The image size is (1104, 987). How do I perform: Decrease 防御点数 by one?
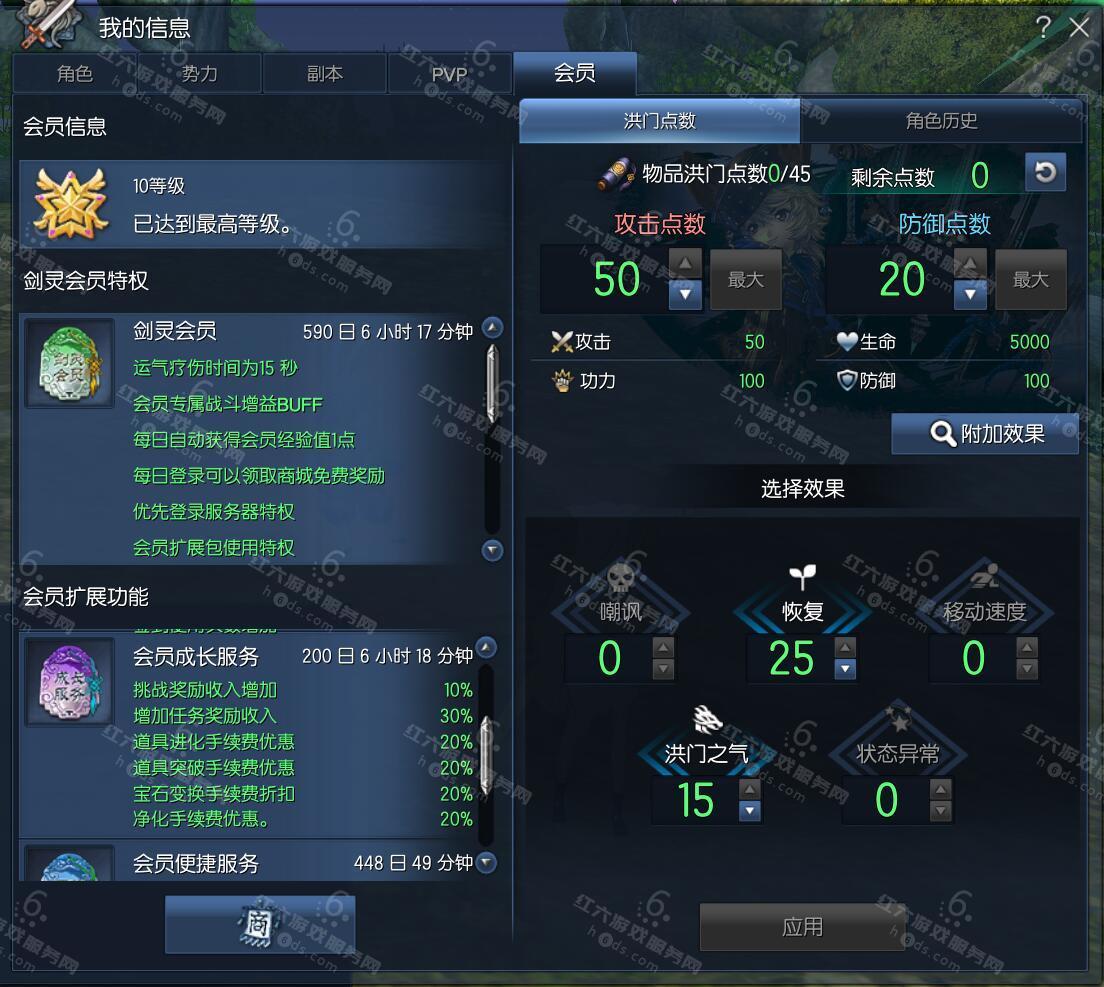[970, 294]
